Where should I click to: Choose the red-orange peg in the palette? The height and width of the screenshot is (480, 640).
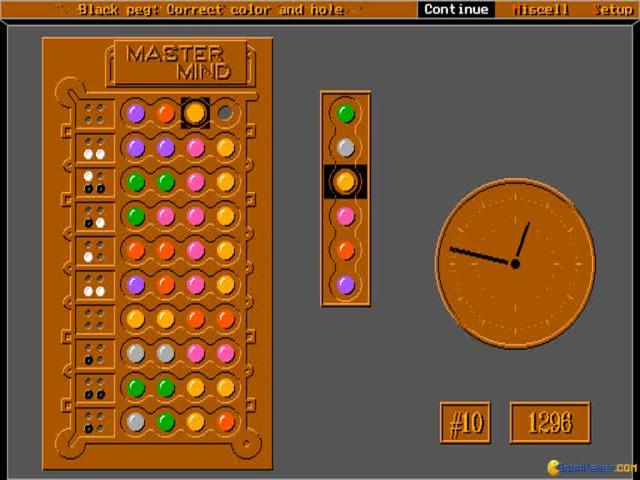(x=345, y=250)
